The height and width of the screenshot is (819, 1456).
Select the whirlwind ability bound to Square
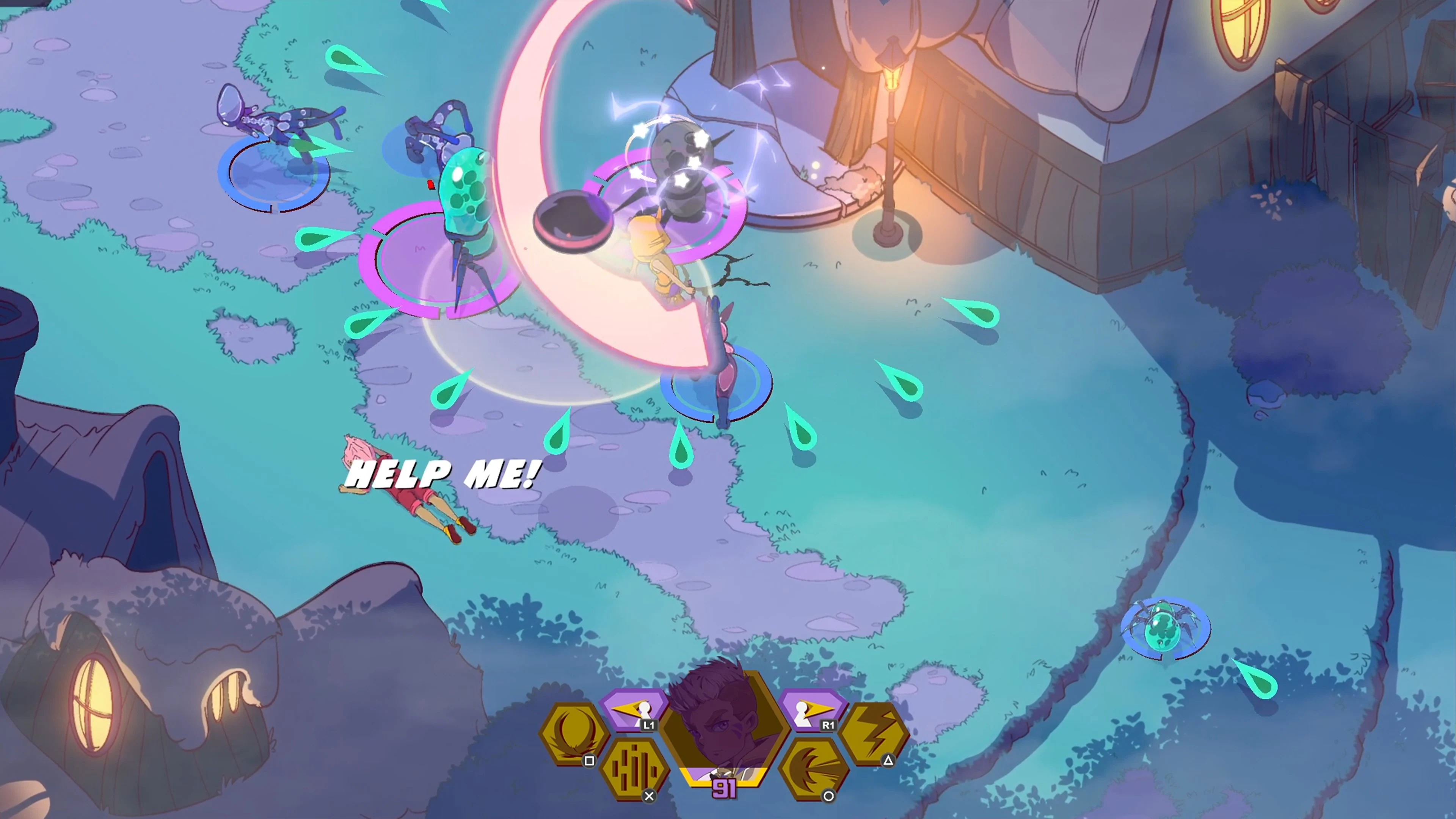point(575,730)
